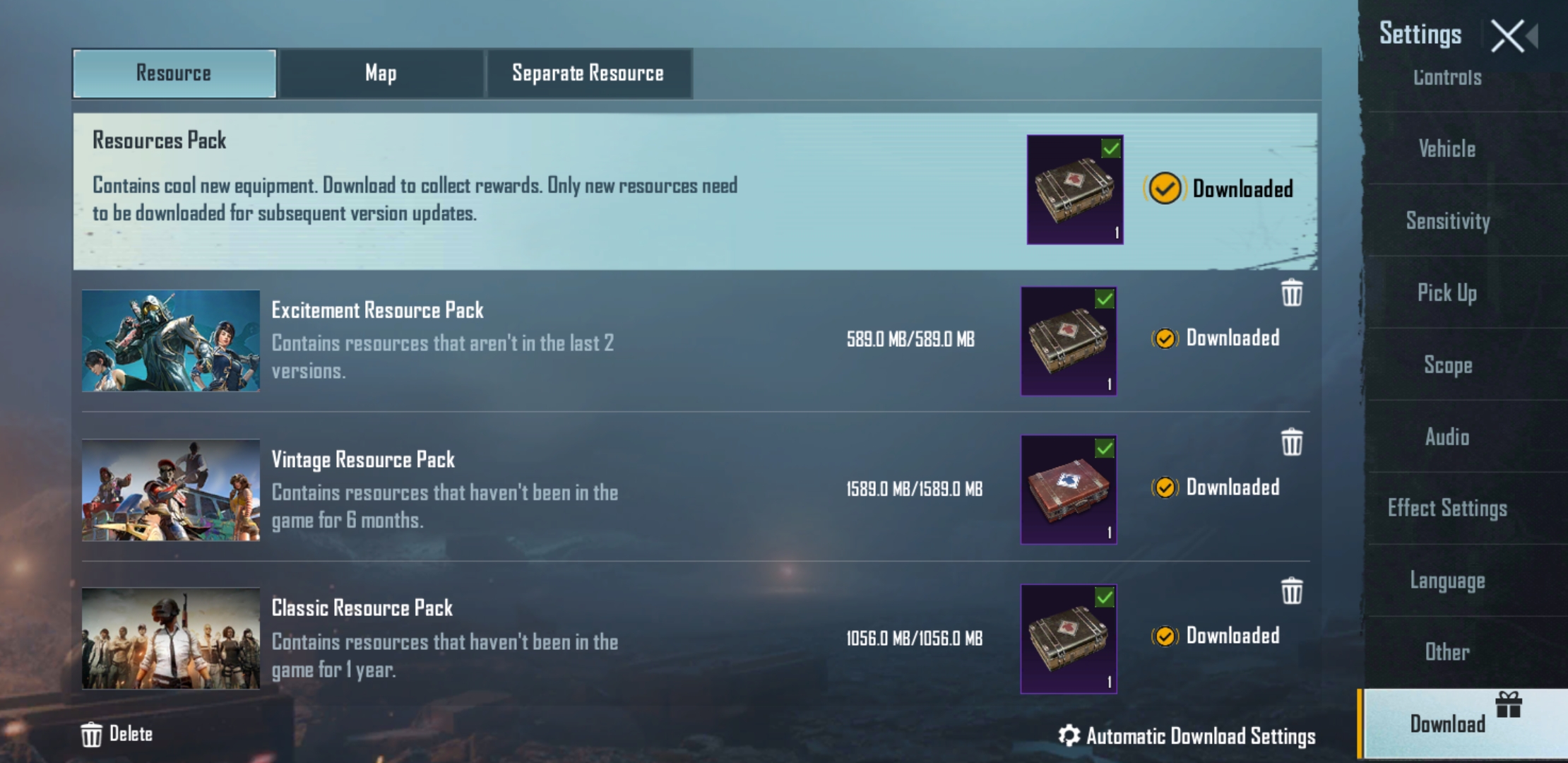Choose the Scope settings section

click(1447, 365)
